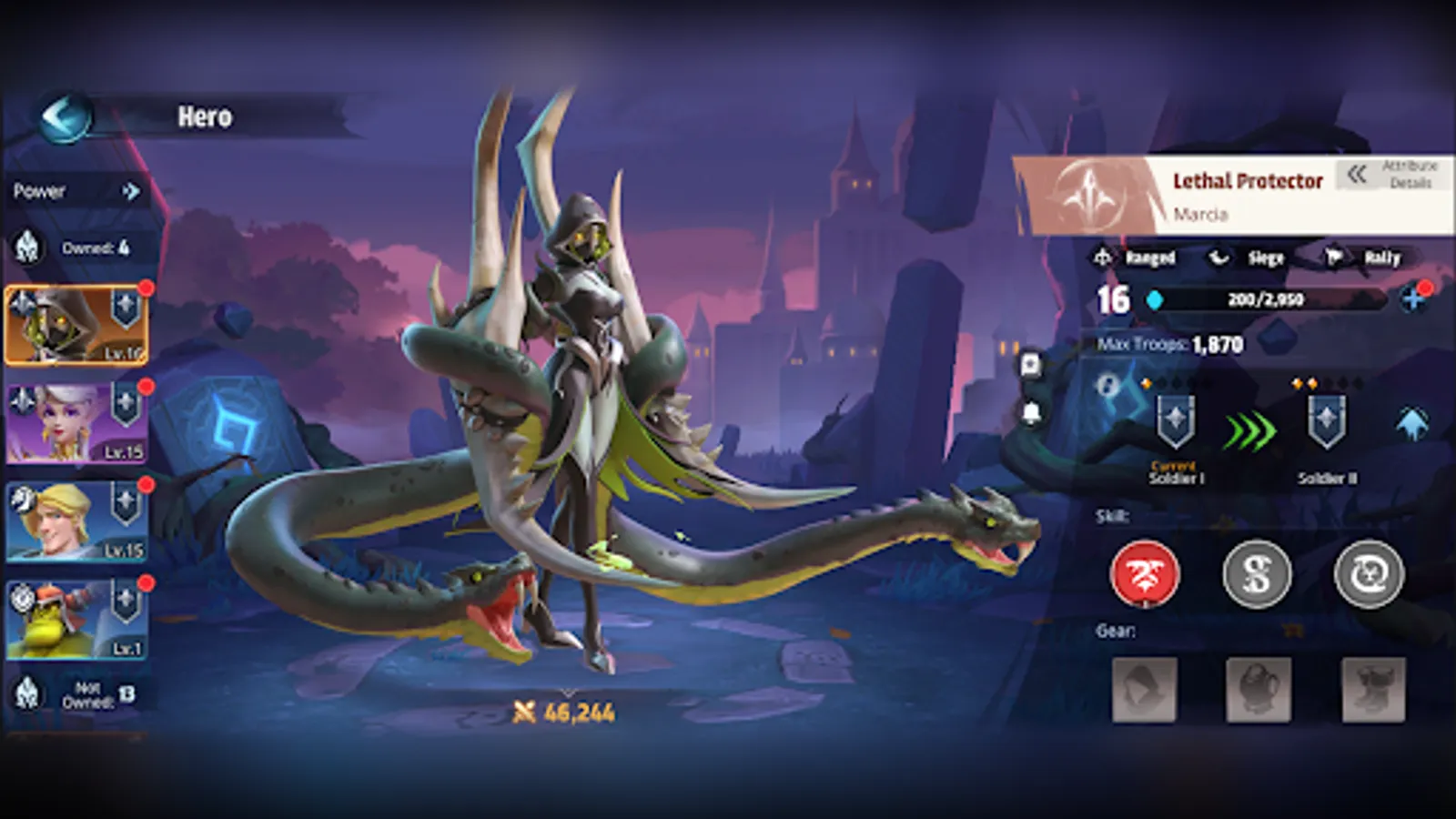Open the hero chat bubble icon
Screen dimensions: 1456x819
pos(1030,366)
